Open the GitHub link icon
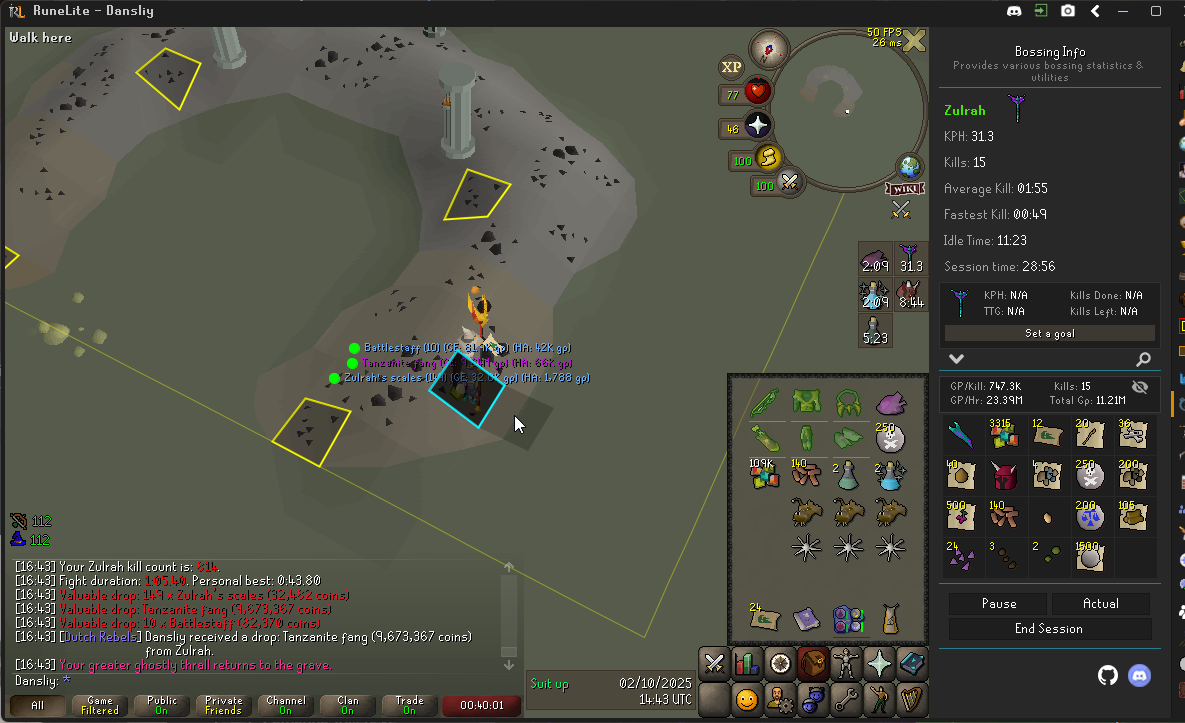Viewport: 1185px width, 723px height. coord(1107,675)
